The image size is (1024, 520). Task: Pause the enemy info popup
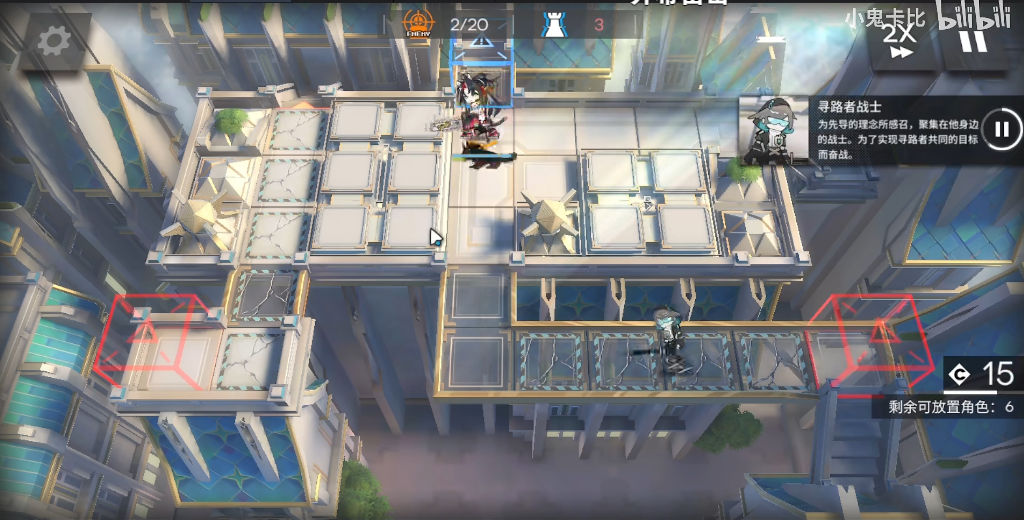[x=1001, y=128]
